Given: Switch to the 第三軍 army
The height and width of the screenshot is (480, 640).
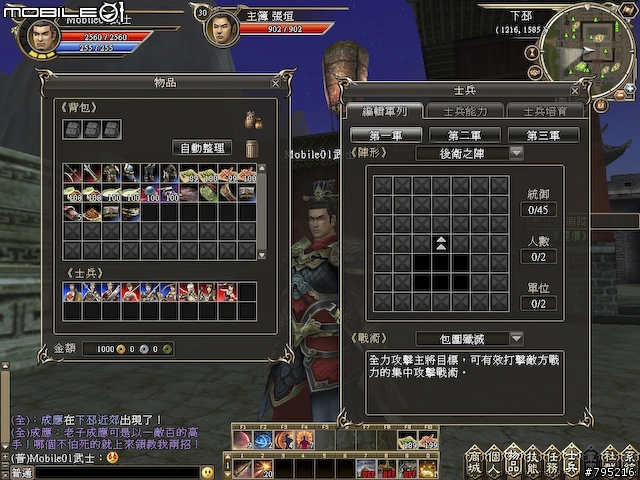Looking at the screenshot, I should [x=543, y=135].
